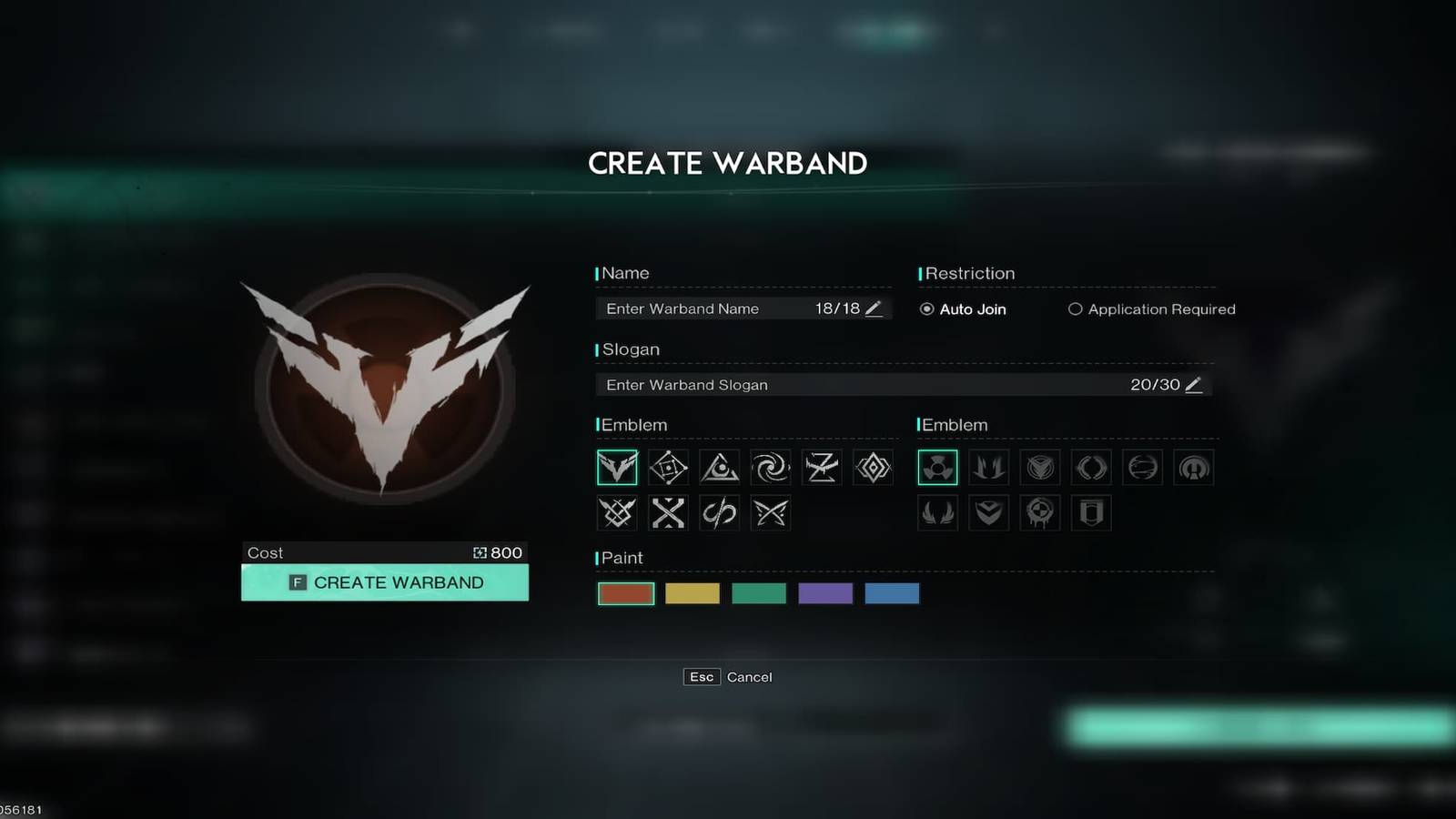Select the winged emblem in right Emblem panel
Image resolution: width=1456 pixels, height=819 pixels.
(937, 513)
